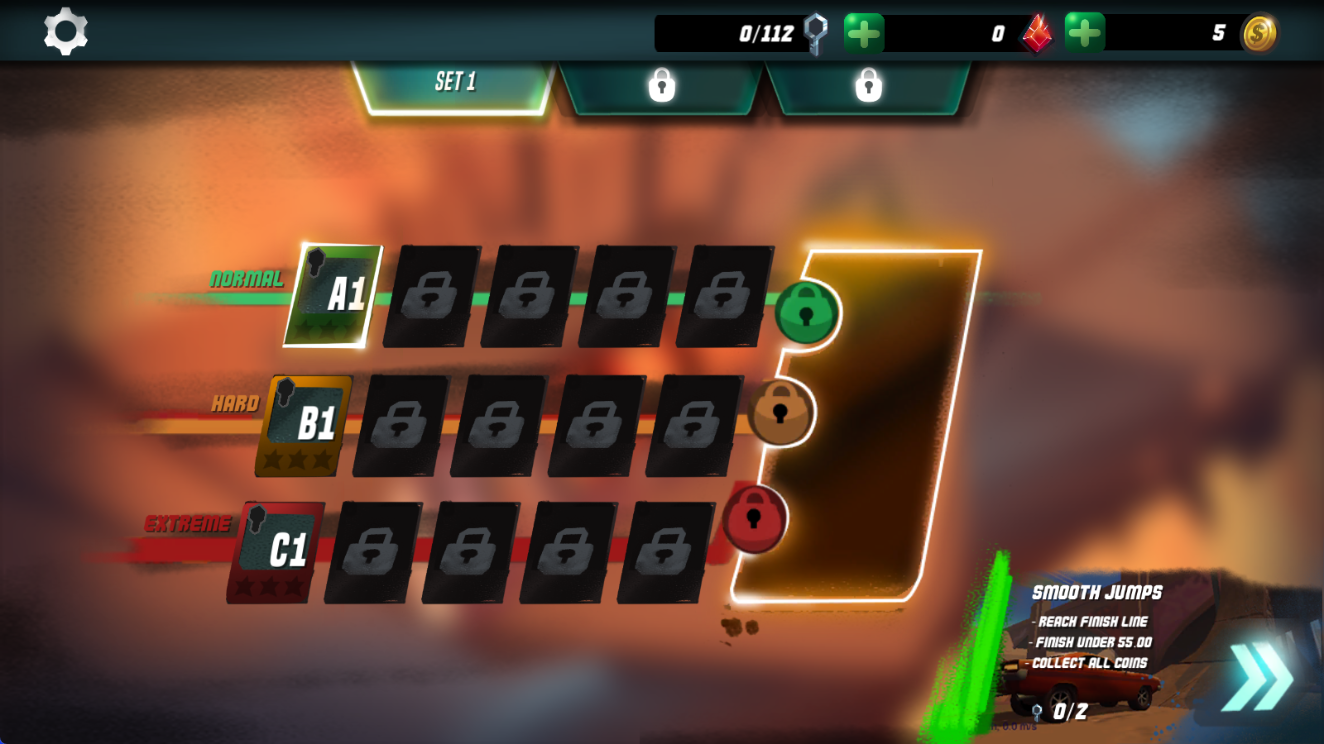Select Extreme level C1
This screenshot has height=744, width=1324.
[283, 546]
